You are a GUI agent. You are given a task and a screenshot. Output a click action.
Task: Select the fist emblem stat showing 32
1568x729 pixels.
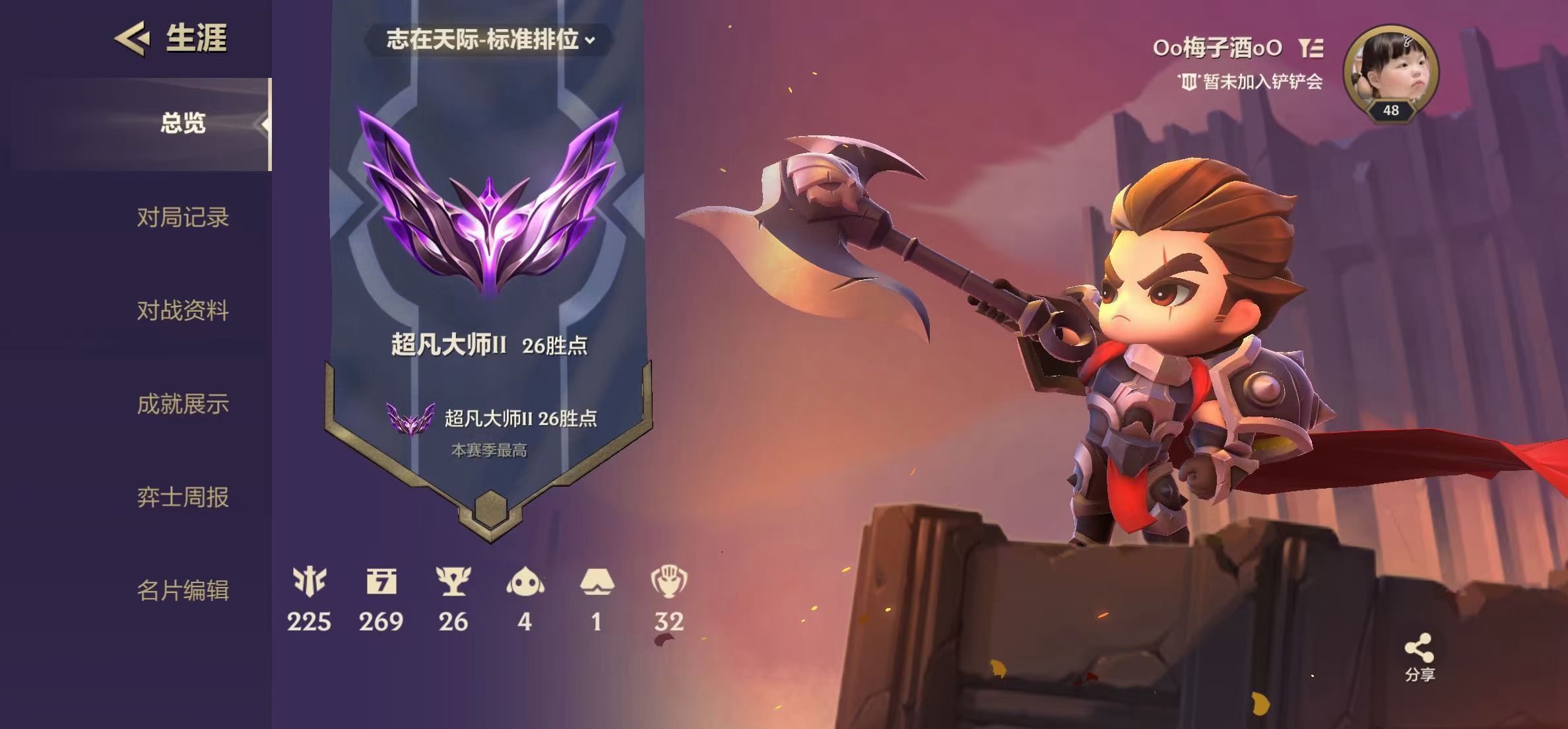point(669,582)
